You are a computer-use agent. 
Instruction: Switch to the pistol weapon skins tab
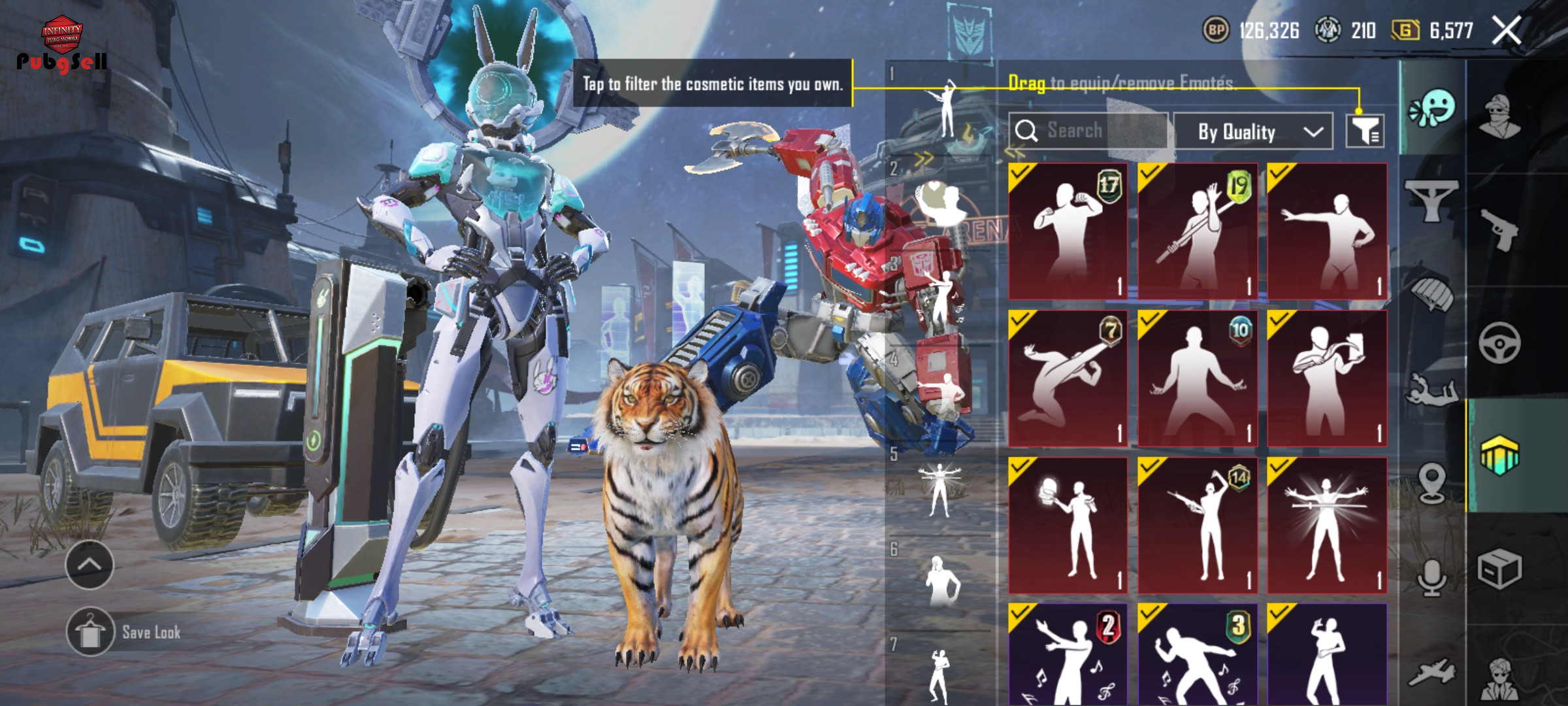coord(1499,229)
